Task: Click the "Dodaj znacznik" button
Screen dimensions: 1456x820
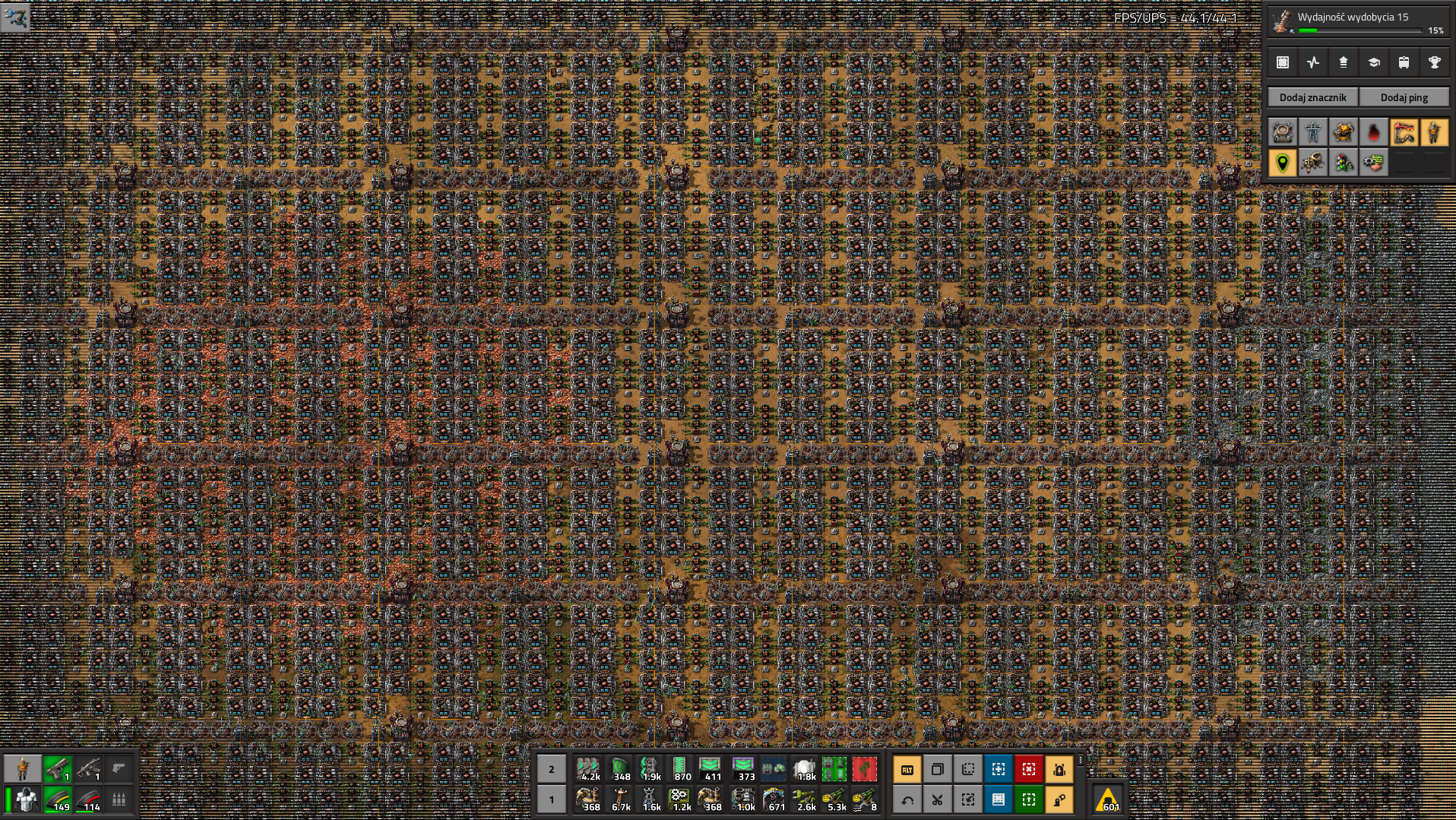Action: (1312, 97)
